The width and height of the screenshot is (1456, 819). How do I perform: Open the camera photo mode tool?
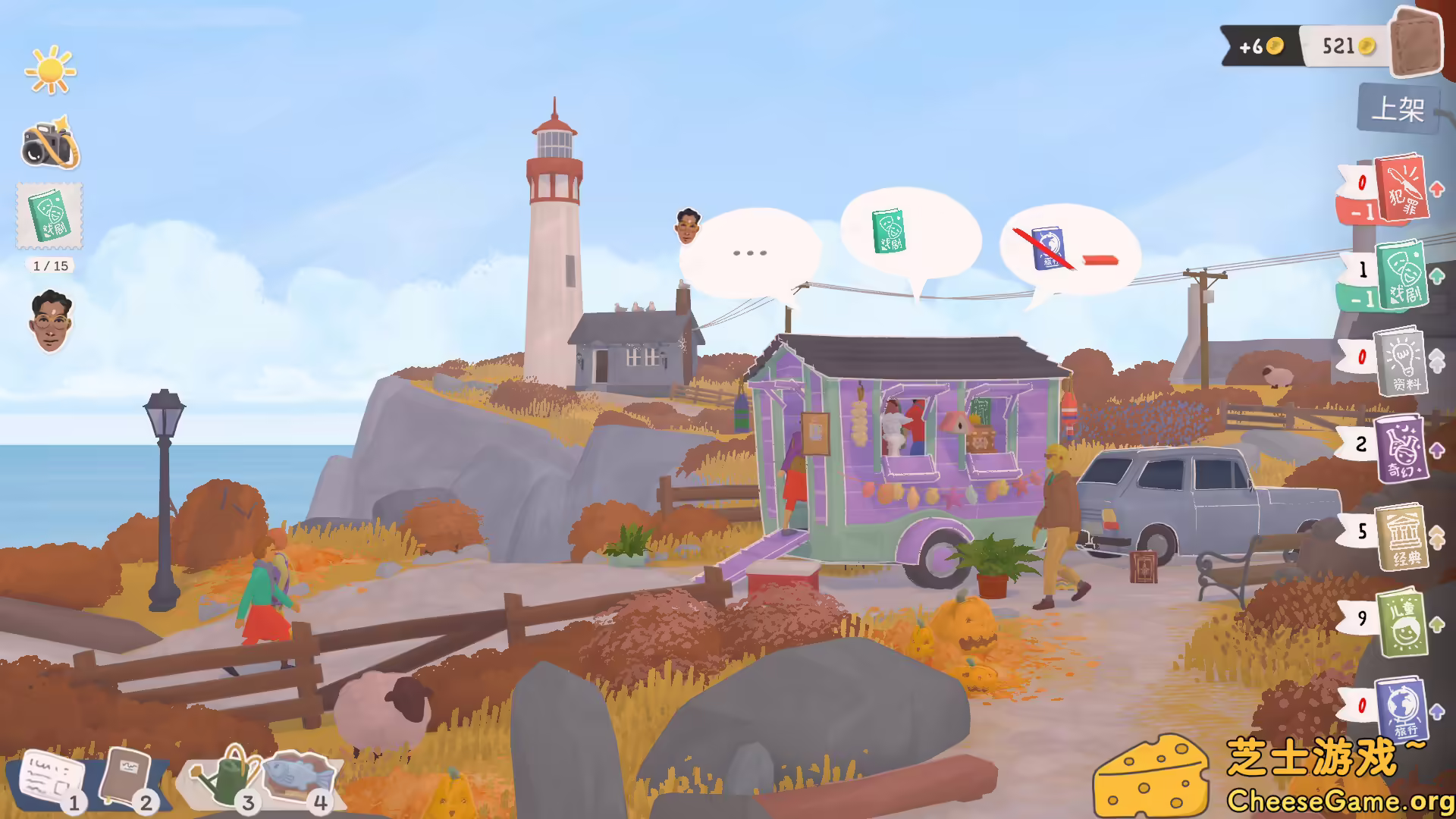[x=49, y=144]
